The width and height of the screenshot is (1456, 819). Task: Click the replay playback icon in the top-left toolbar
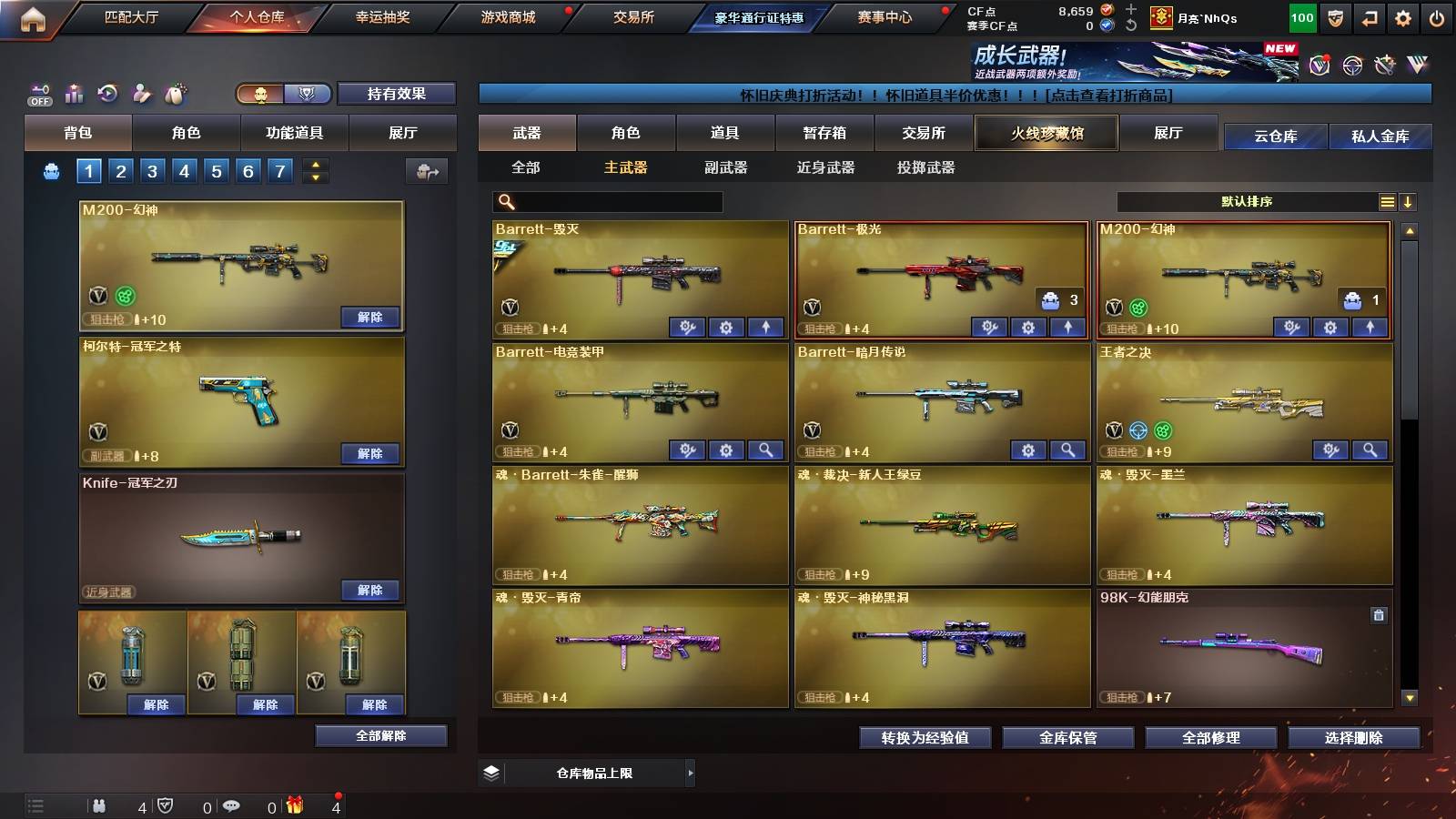pos(107,93)
